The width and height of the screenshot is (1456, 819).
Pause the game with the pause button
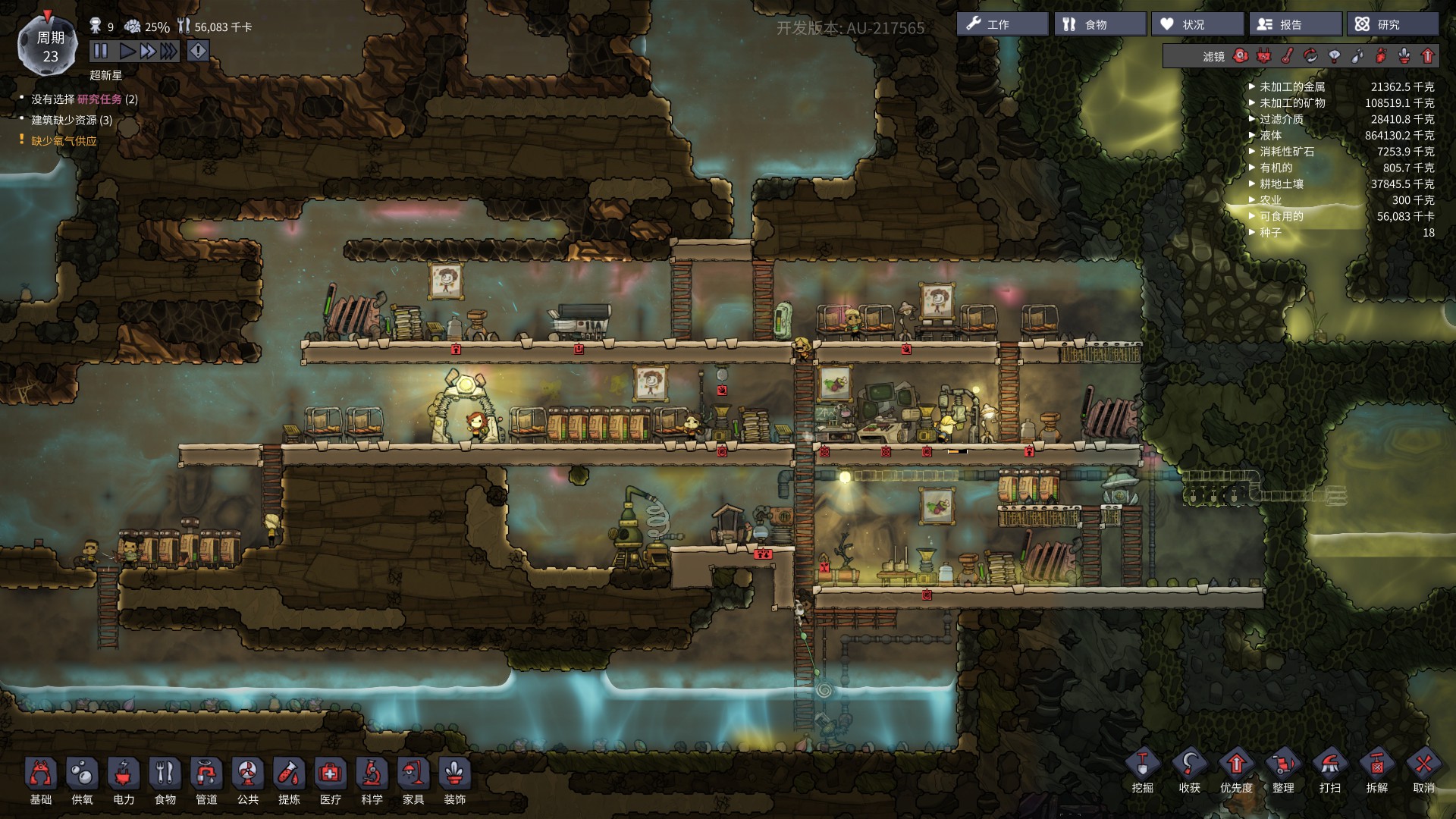click(x=101, y=52)
